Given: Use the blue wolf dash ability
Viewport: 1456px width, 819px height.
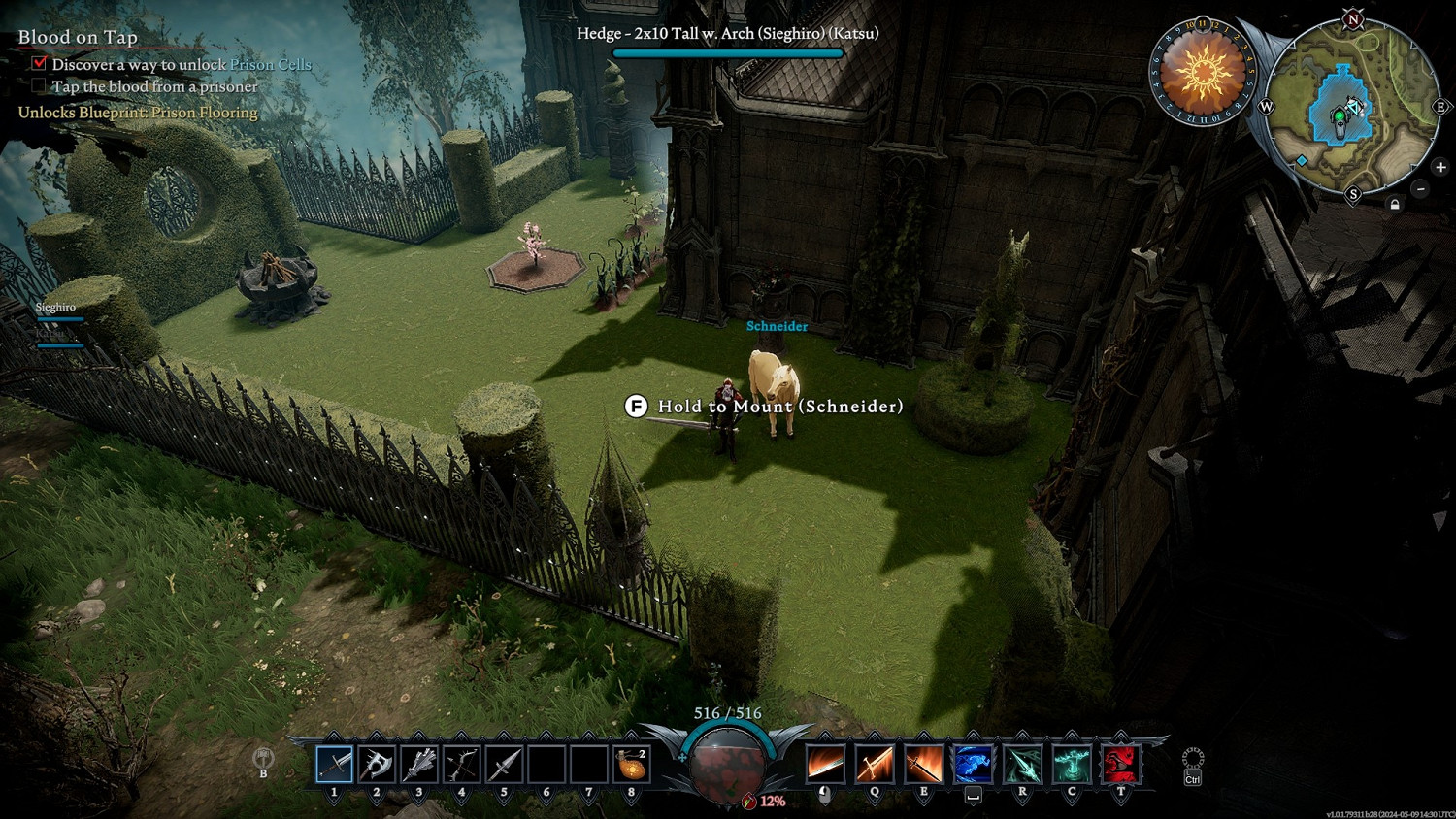Looking at the screenshot, I should pos(973,765).
